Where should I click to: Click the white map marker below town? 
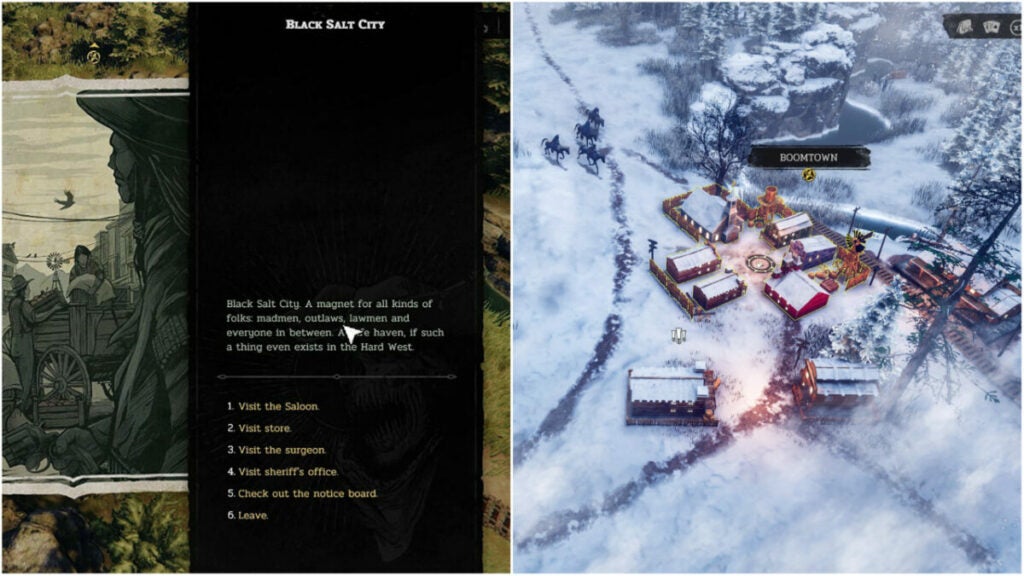pyautogui.click(x=679, y=336)
